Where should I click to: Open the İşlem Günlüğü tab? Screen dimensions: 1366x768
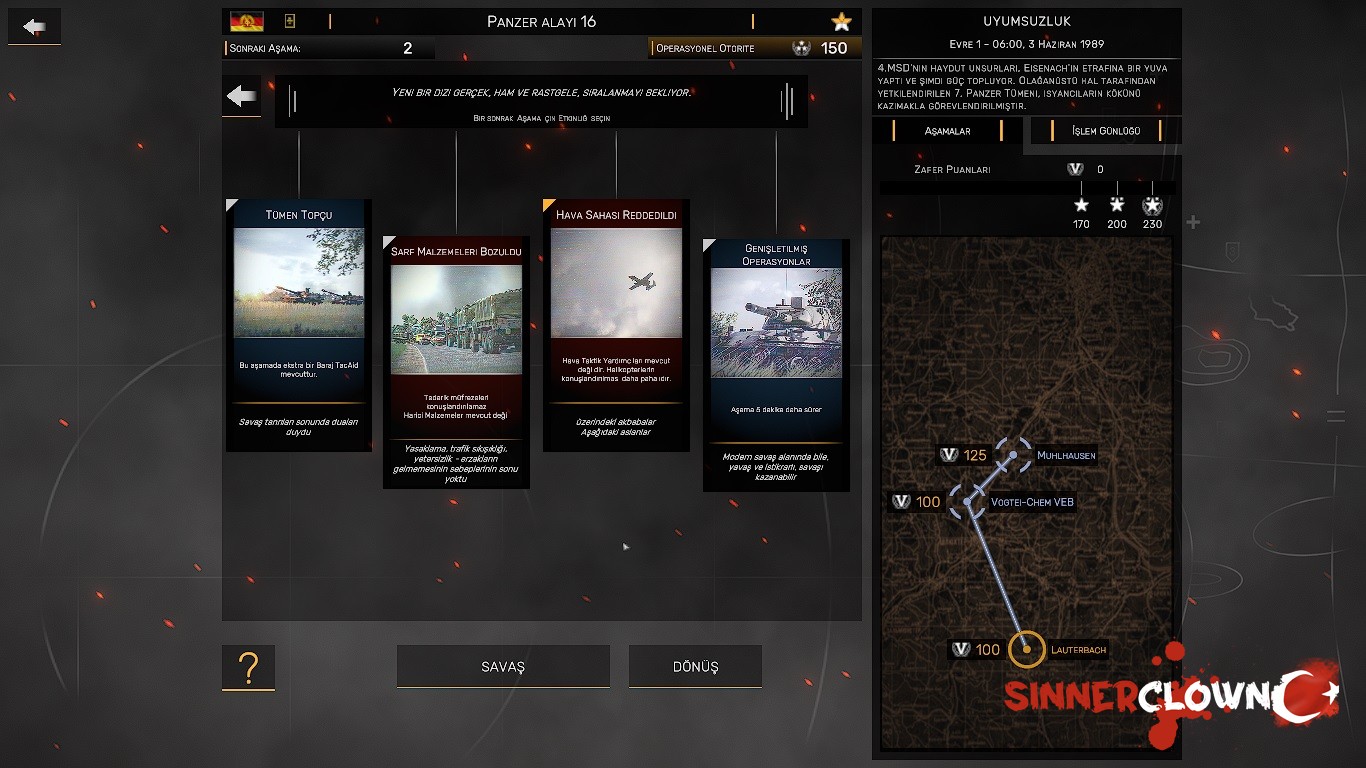[x=1105, y=131]
